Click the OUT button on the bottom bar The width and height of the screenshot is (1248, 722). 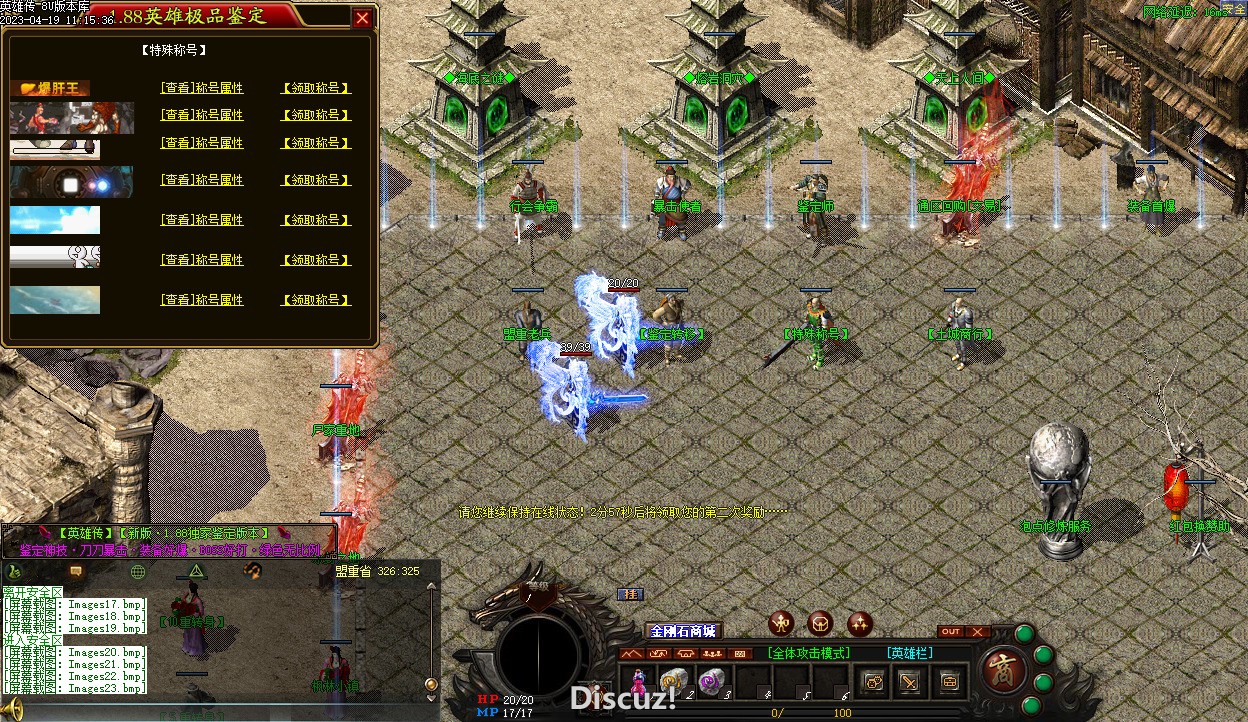pos(951,631)
